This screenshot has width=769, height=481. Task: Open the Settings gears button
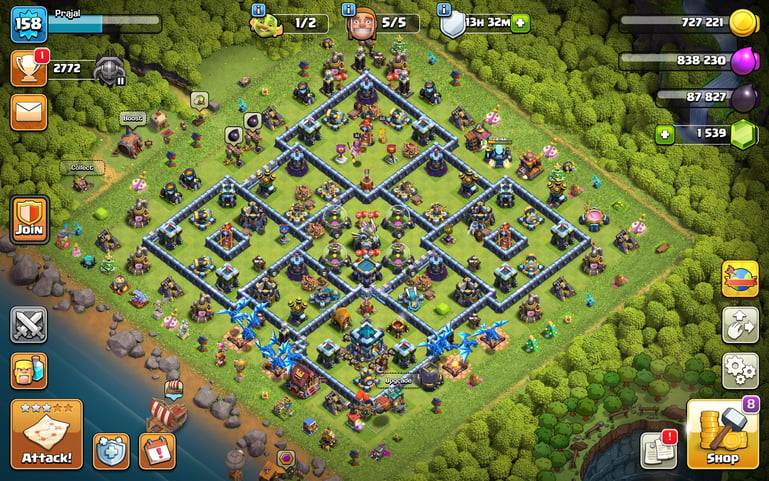[x=740, y=371]
